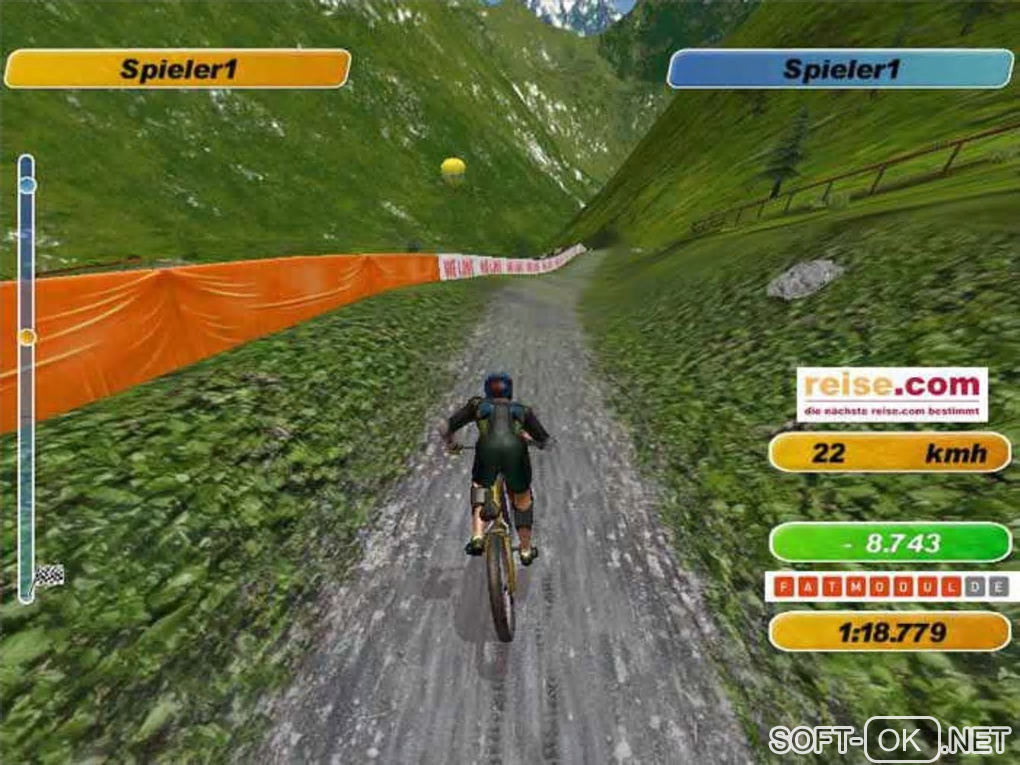This screenshot has width=1020, height=765.
Task: Open the SOFT-OK.NET watermark link
Action: (889, 740)
